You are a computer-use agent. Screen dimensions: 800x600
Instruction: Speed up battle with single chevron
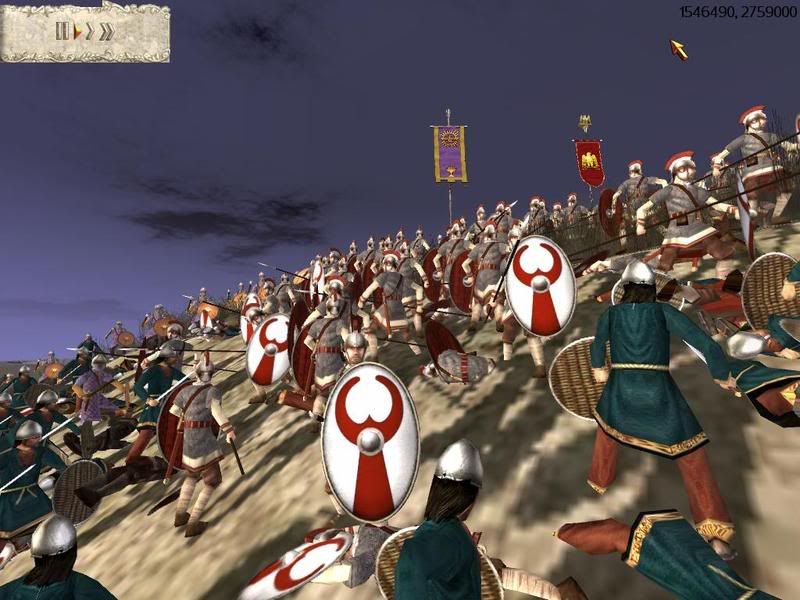coord(89,31)
